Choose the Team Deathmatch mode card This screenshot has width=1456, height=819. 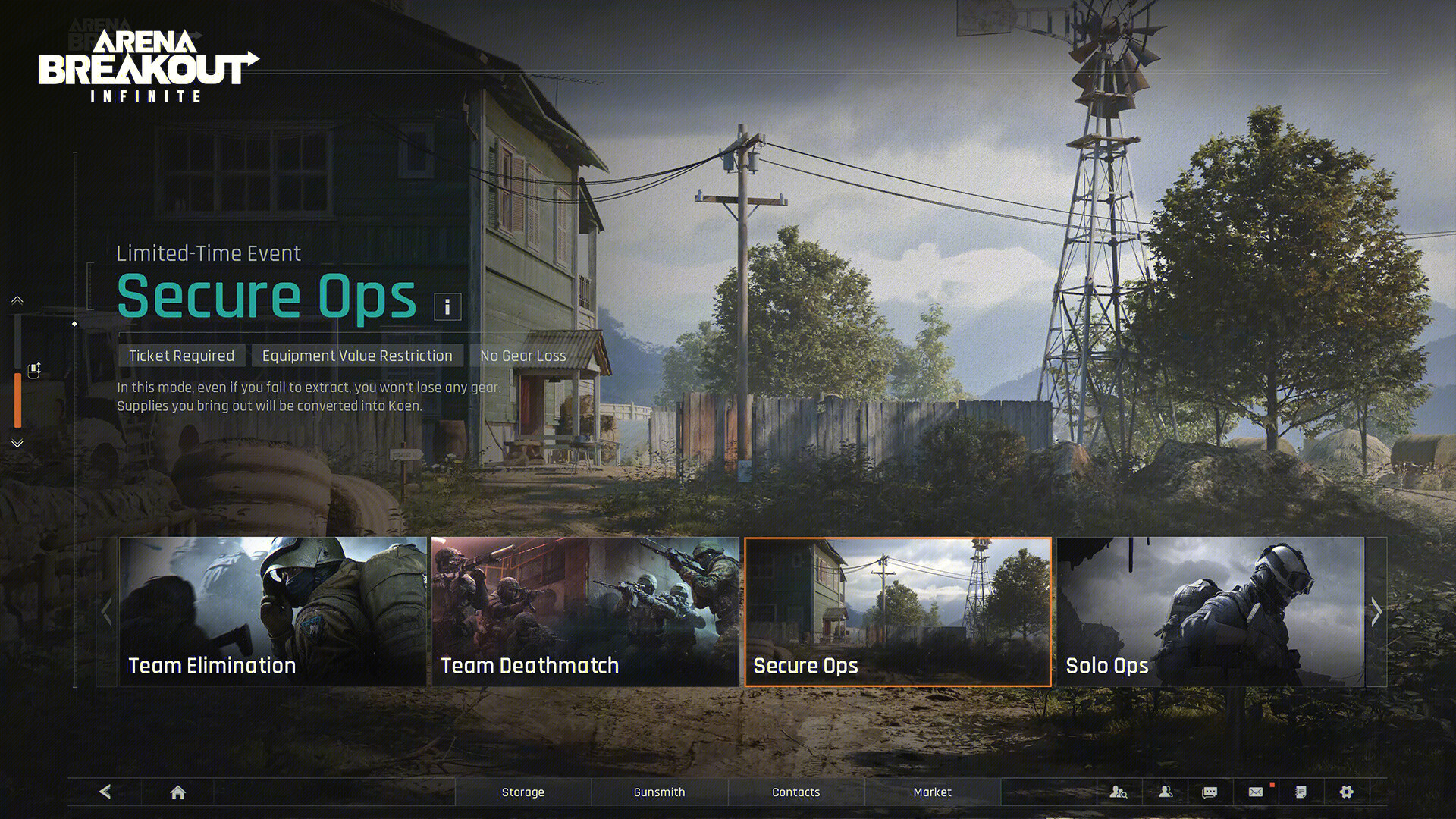[585, 611]
